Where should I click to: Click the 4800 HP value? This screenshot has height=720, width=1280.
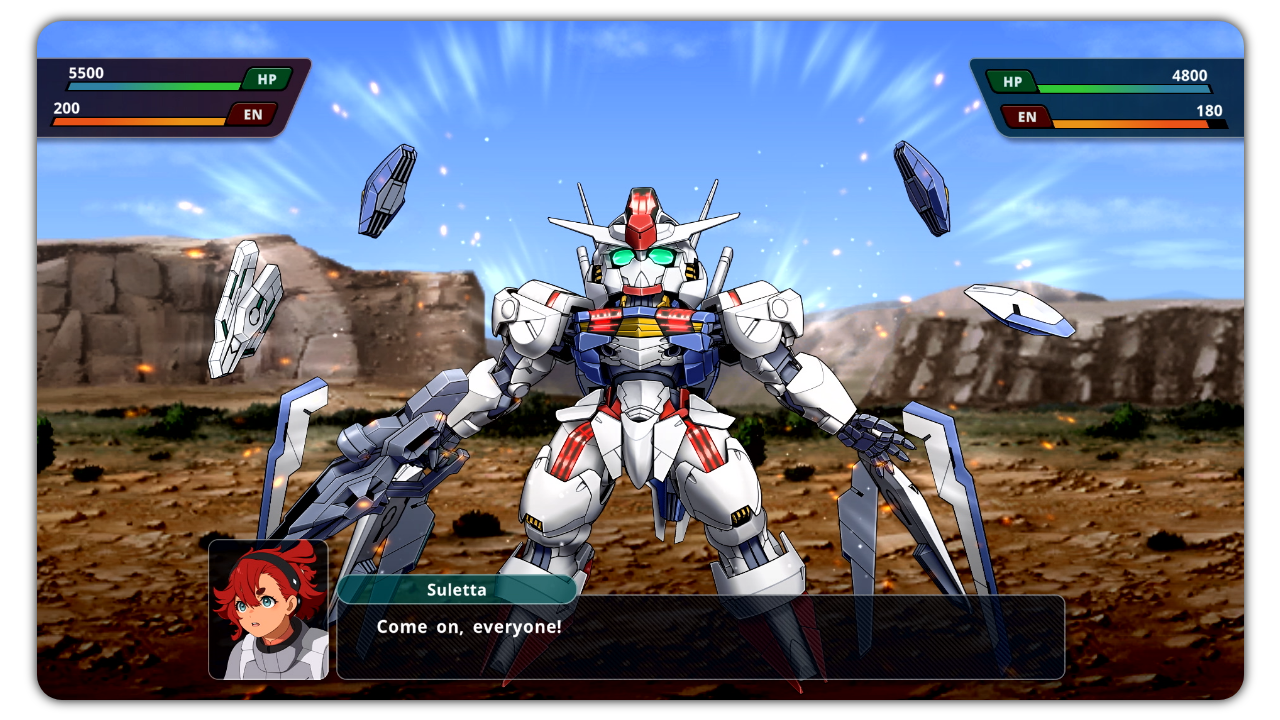(x=1190, y=76)
